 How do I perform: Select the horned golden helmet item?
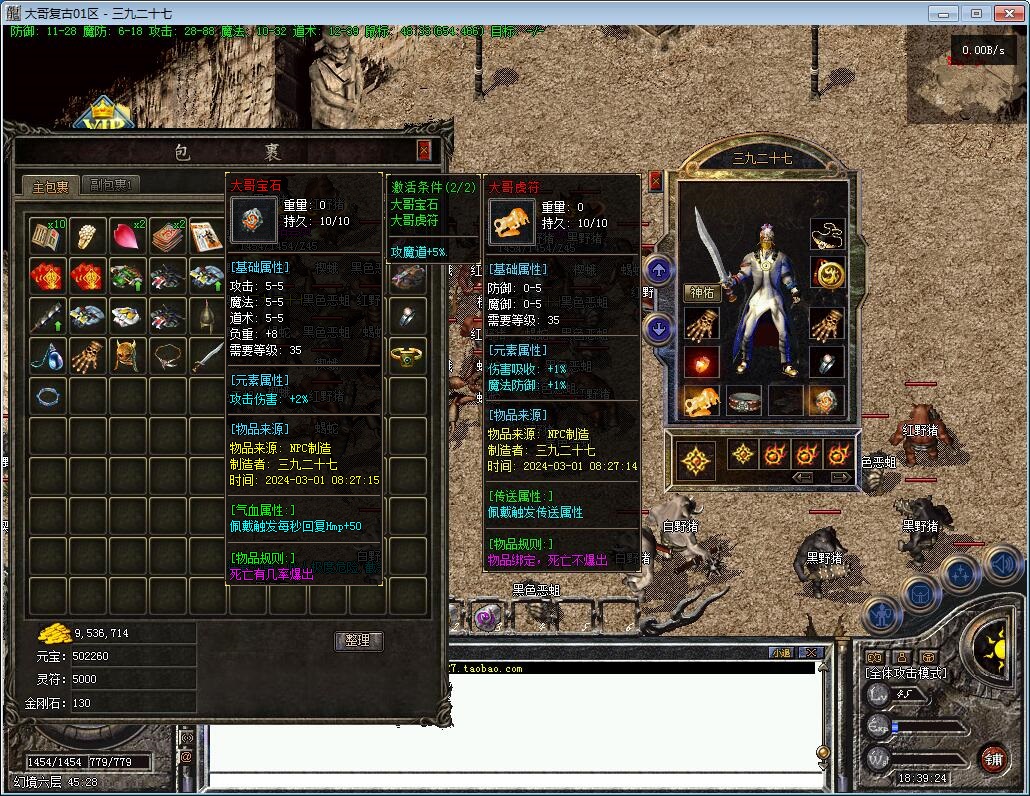(x=128, y=355)
